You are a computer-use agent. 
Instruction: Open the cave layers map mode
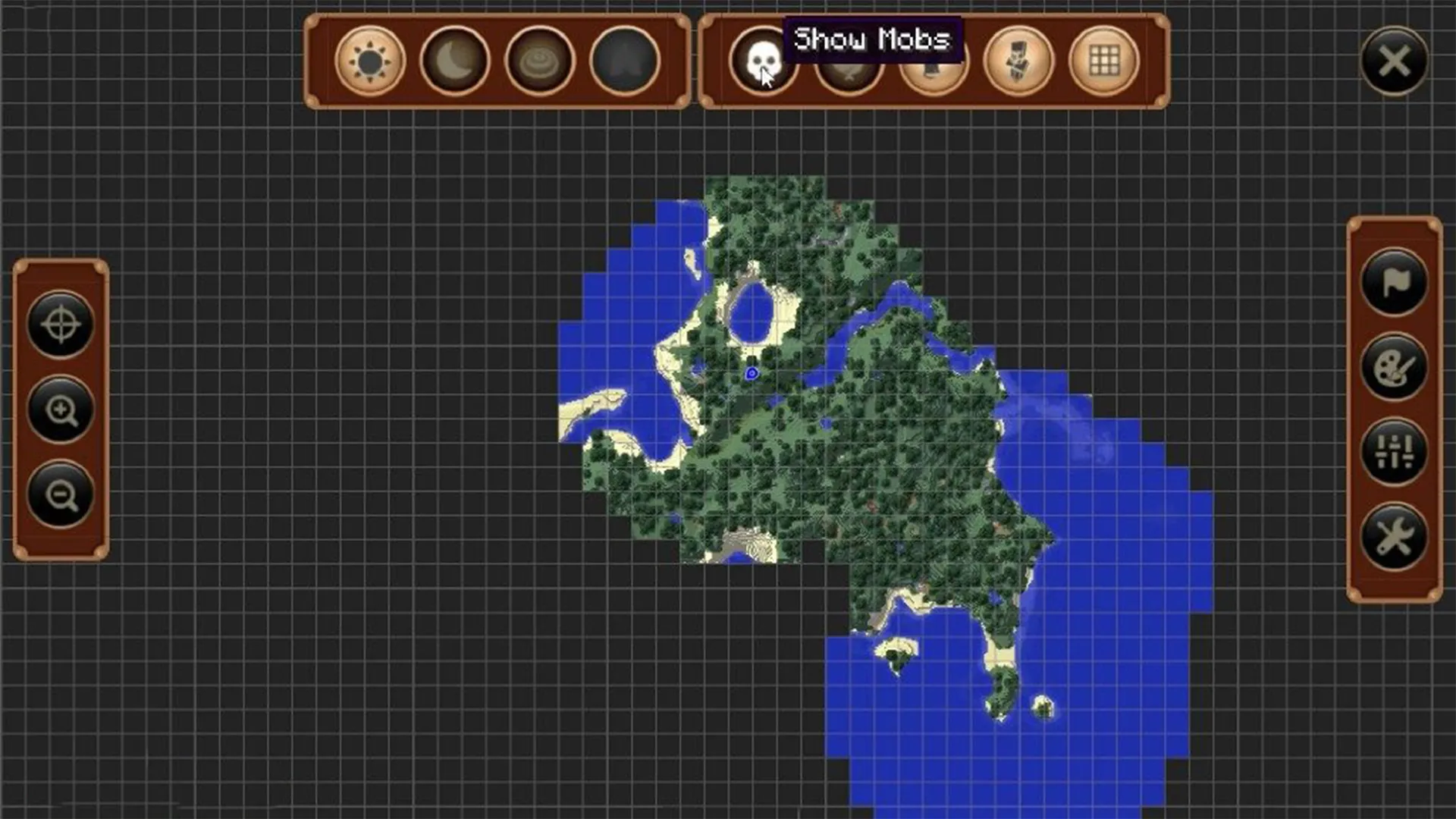click(x=623, y=62)
